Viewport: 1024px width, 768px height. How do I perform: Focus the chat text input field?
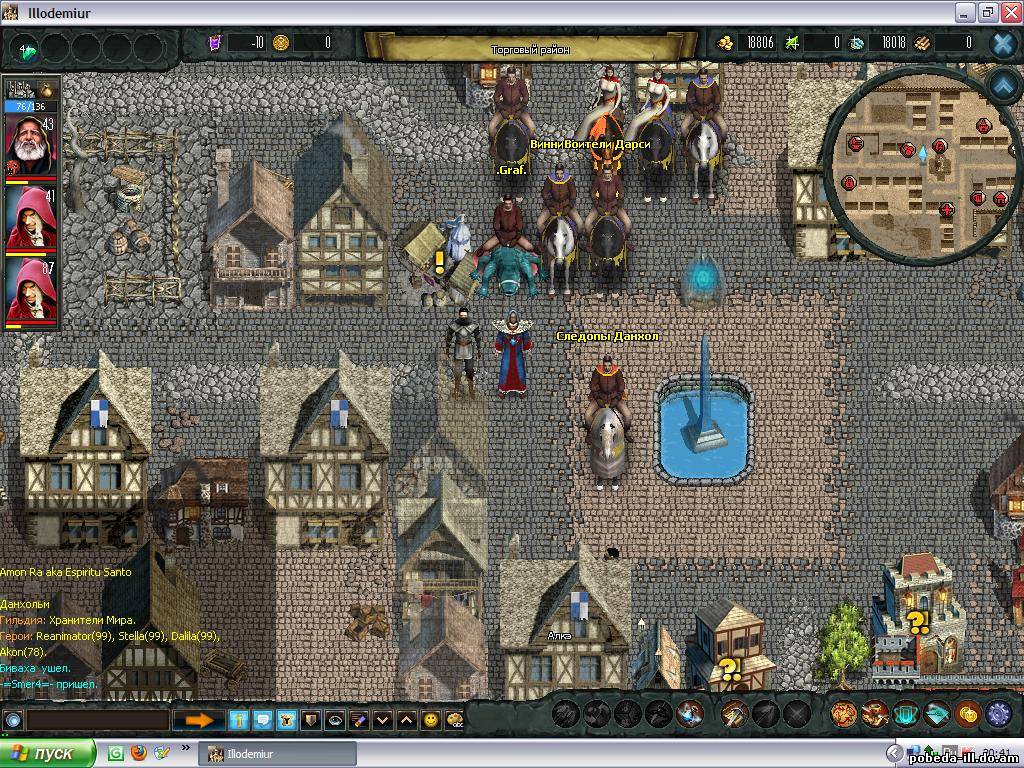(x=97, y=719)
